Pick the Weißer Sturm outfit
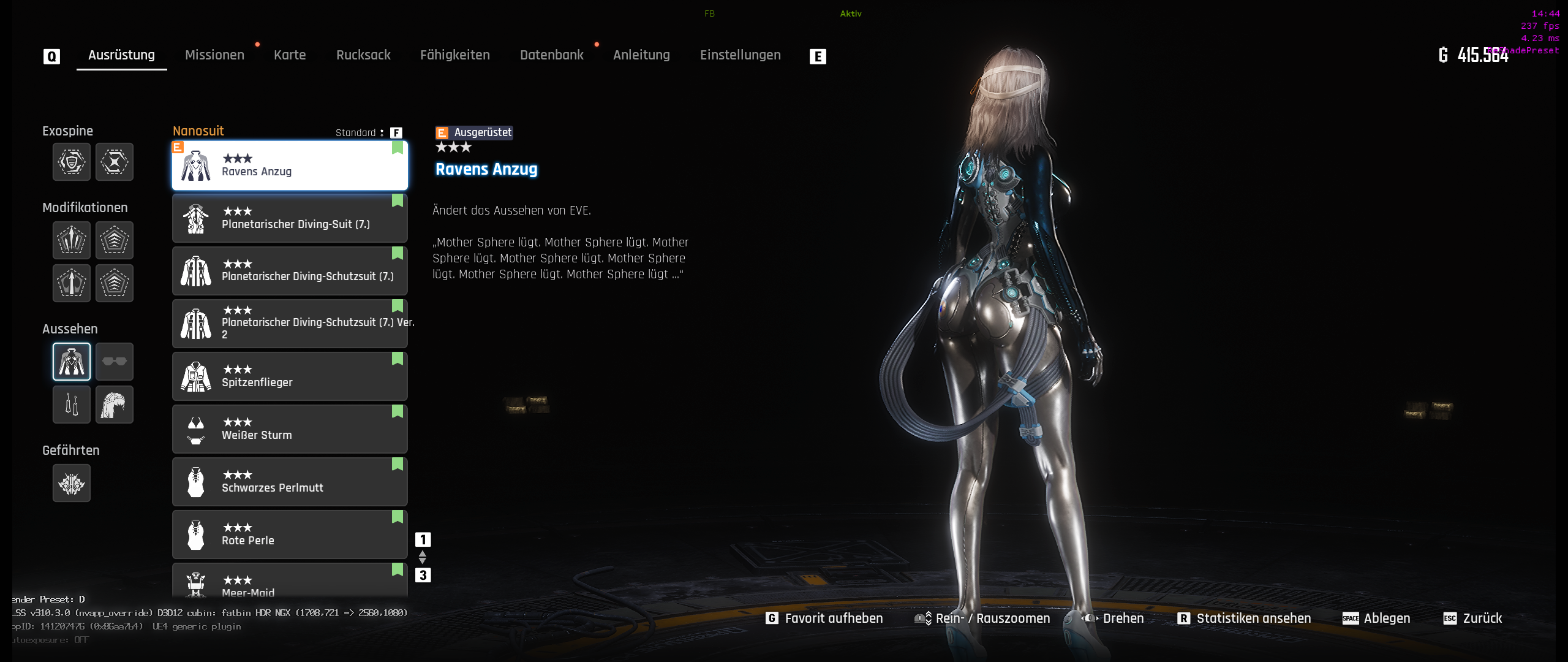The width and height of the screenshot is (1568, 662). tap(290, 429)
